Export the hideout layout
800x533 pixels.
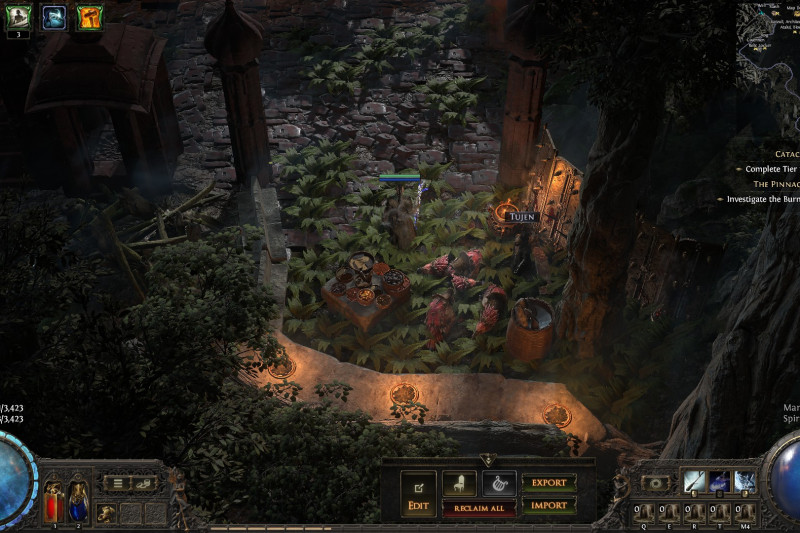click(x=549, y=483)
